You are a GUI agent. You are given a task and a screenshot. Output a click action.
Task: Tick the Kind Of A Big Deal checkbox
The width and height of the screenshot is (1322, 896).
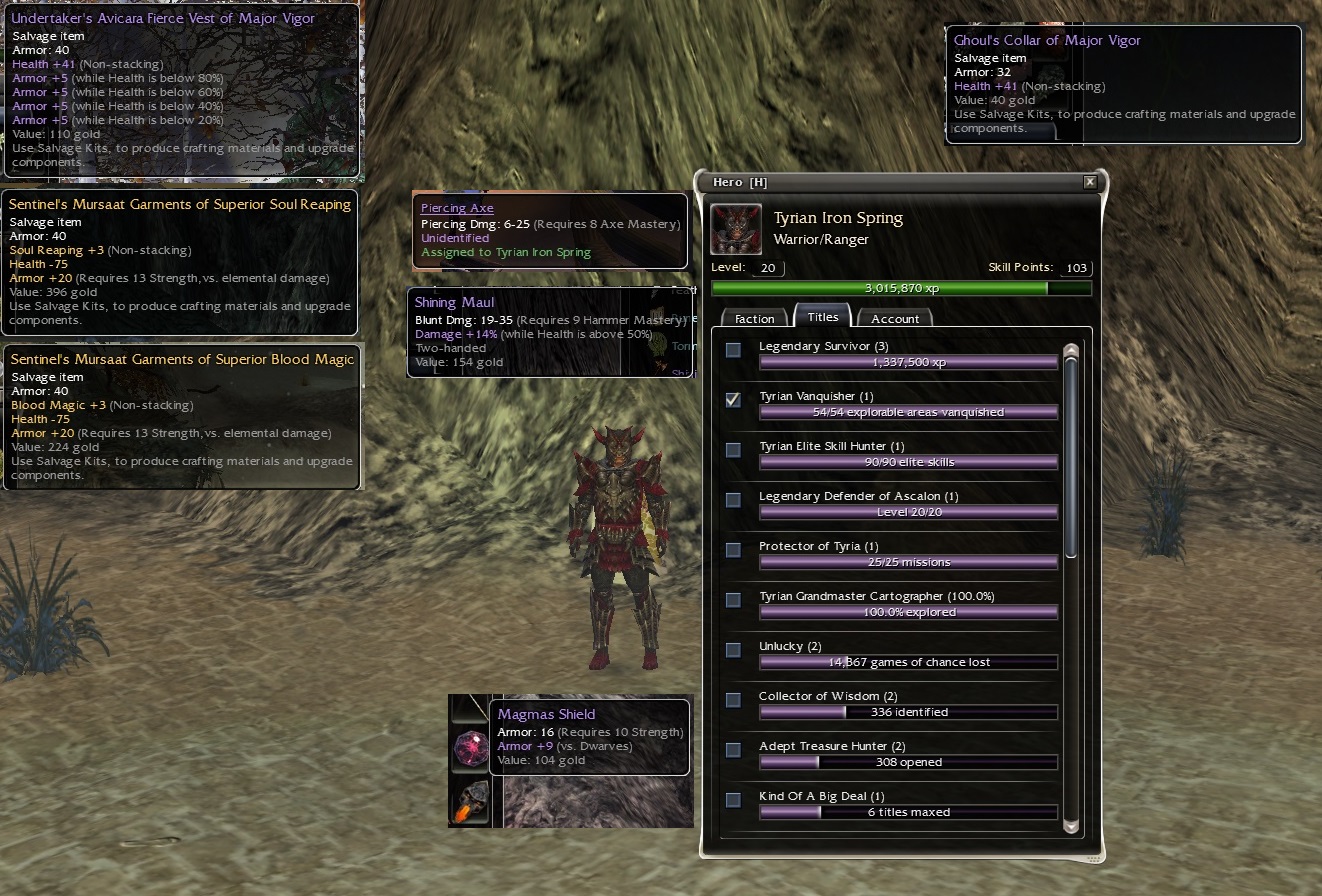coord(734,800)
